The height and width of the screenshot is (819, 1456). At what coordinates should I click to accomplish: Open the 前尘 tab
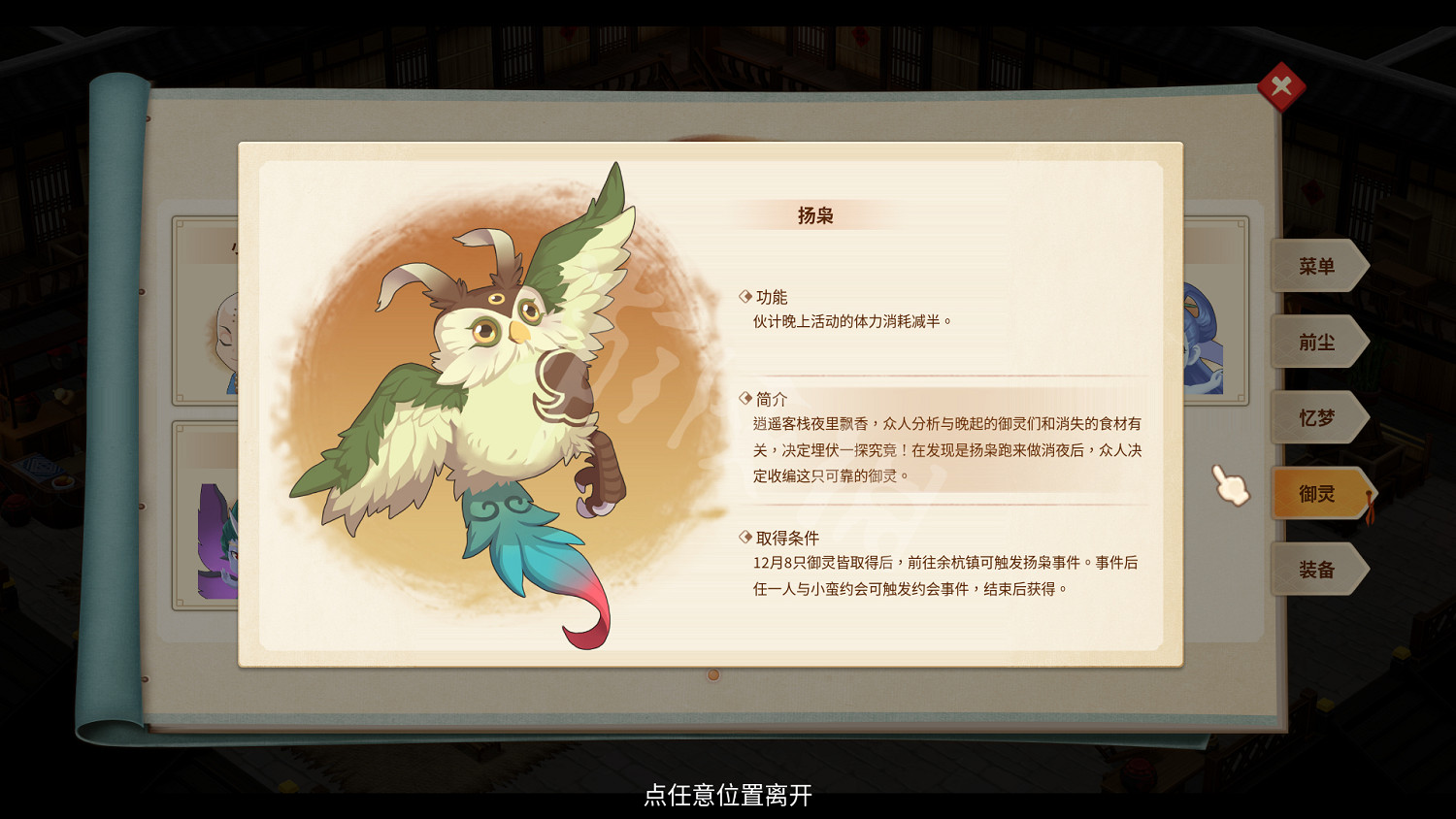click(1318, 342)
